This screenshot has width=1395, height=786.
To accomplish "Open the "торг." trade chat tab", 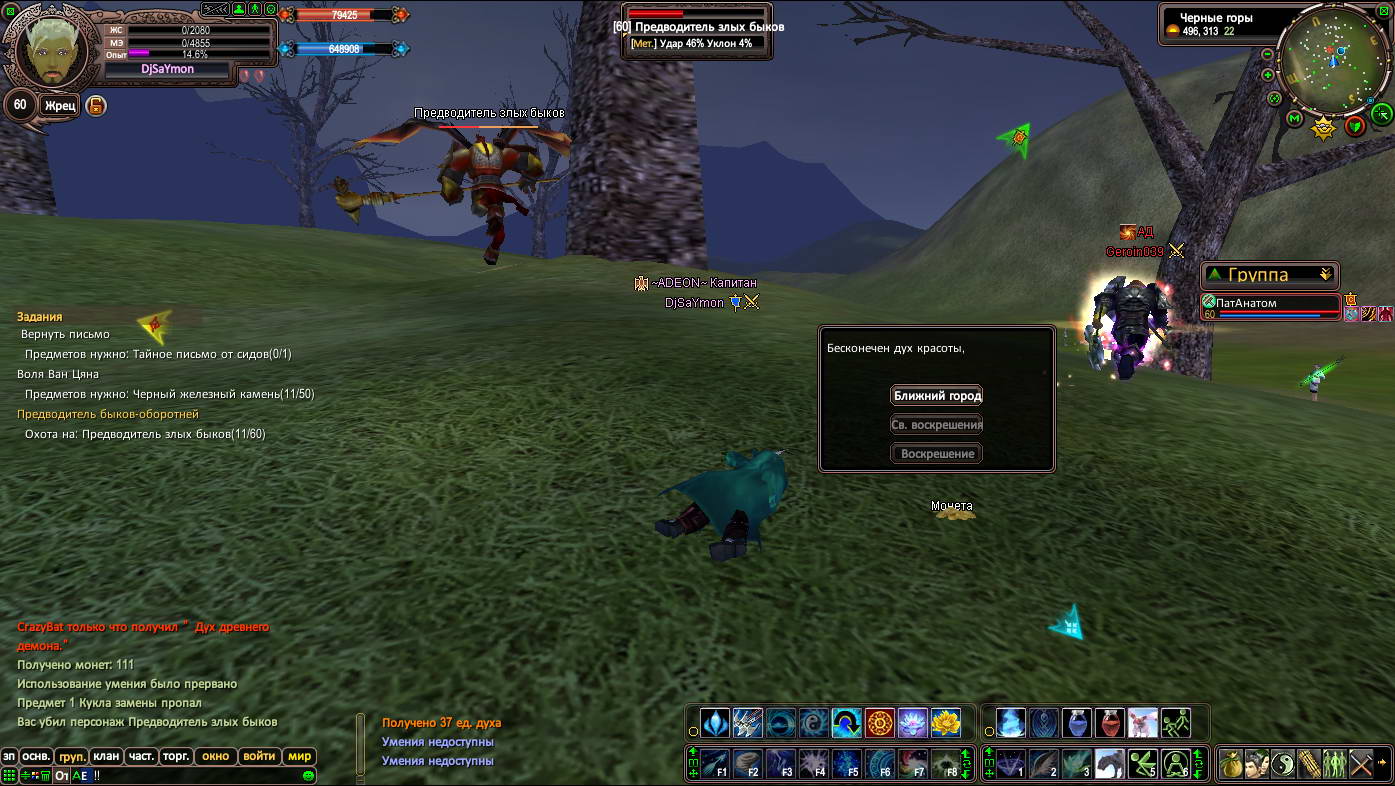I will pyautogui.click(x=175, y=756).
